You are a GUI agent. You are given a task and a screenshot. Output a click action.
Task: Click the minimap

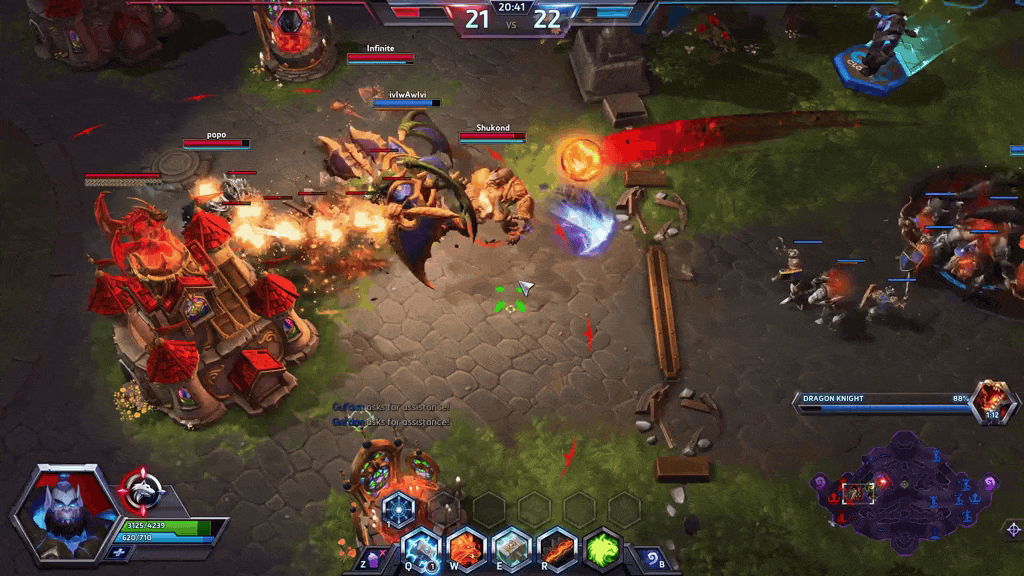point(903,490)
